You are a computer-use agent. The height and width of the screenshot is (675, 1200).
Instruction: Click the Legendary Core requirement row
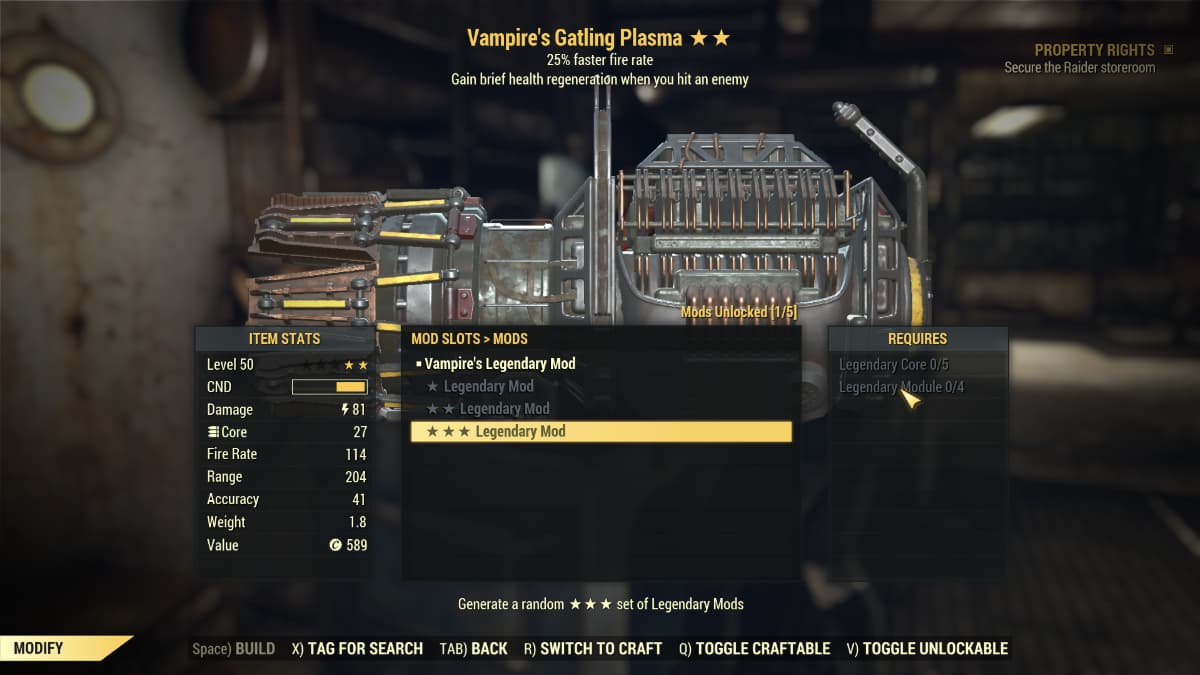pos(893,364)
